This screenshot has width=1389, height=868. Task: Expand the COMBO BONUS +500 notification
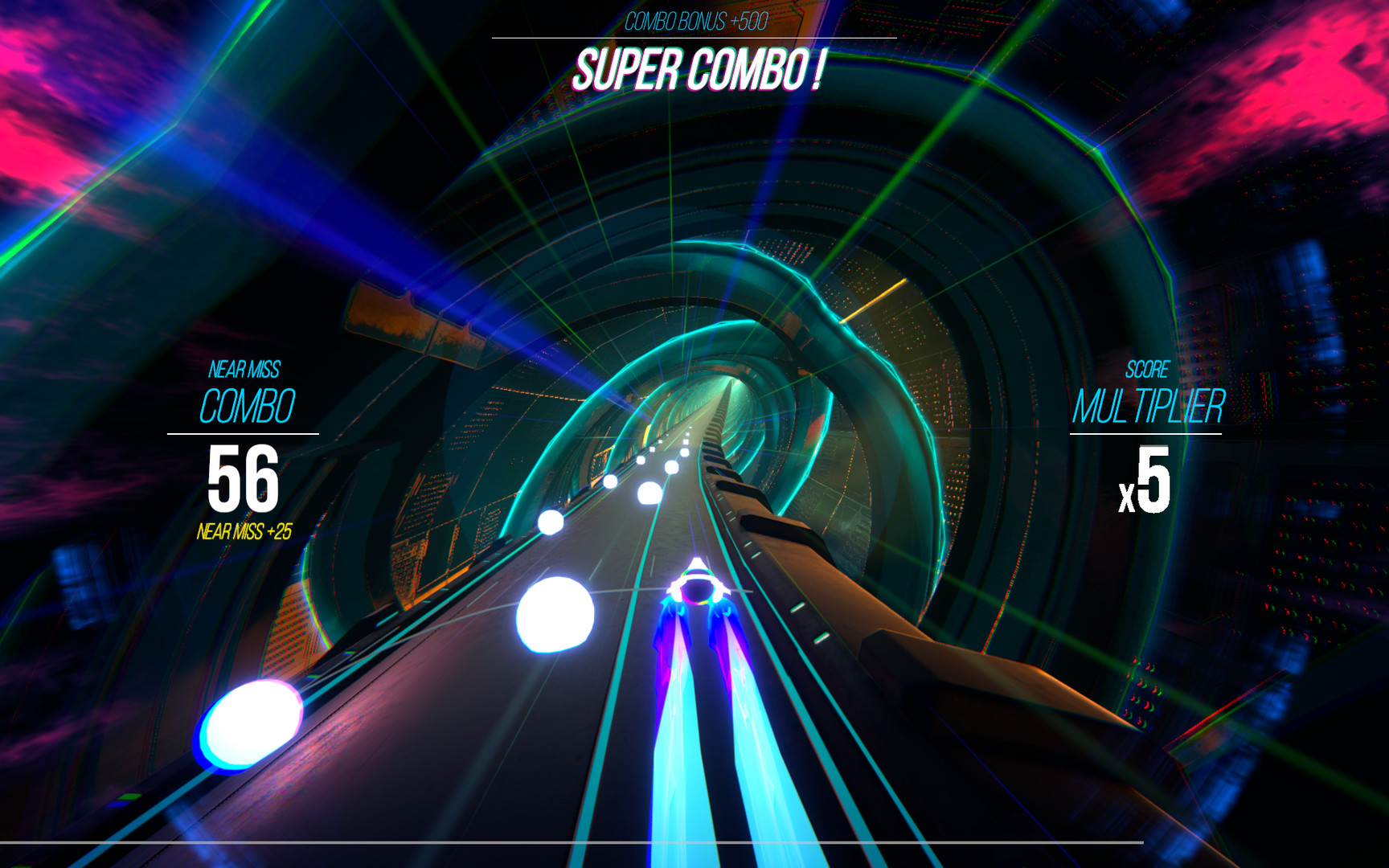[x=694, y=22]
